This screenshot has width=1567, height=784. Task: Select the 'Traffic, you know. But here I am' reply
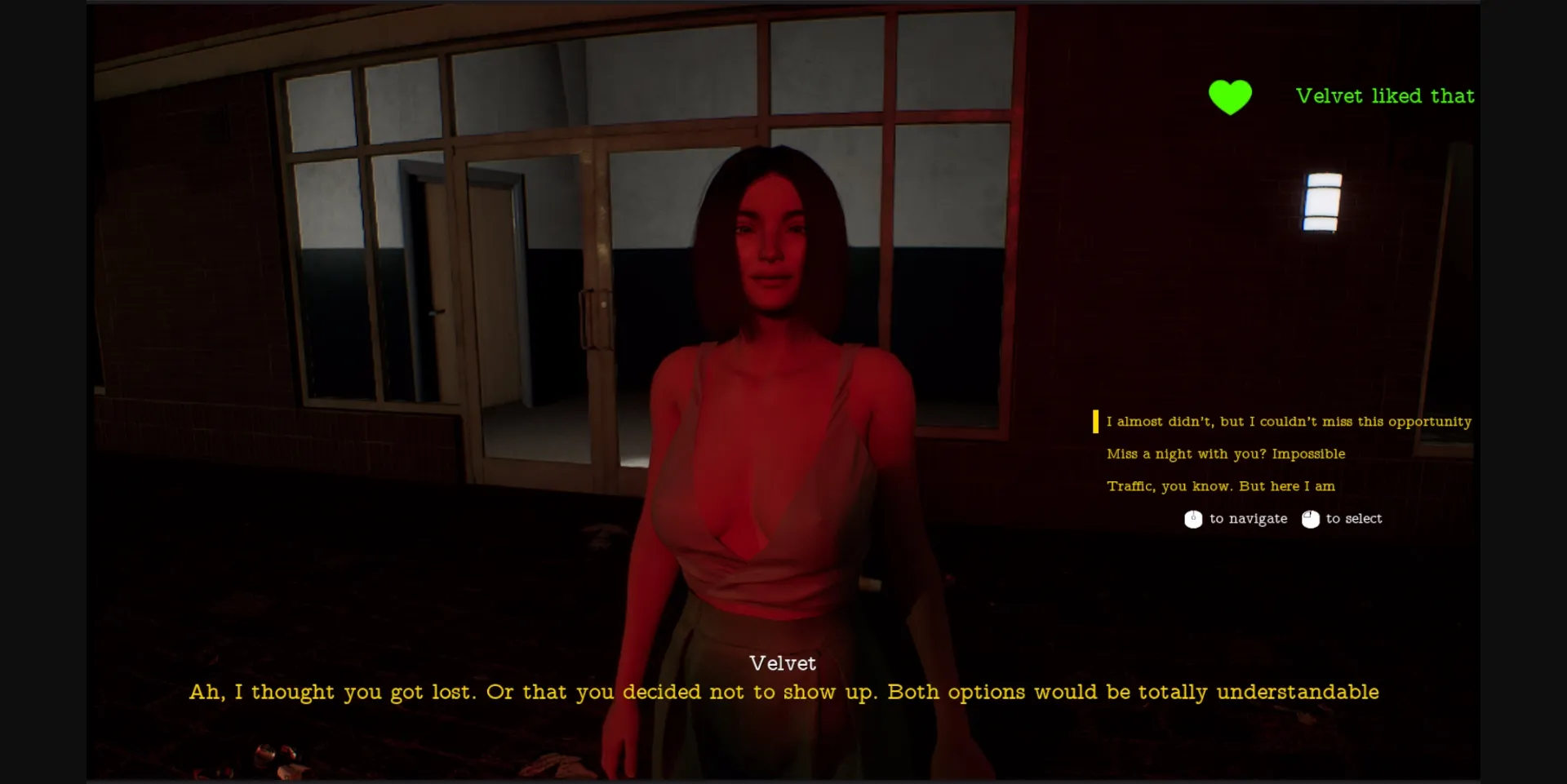click(x=1220, y=486)
